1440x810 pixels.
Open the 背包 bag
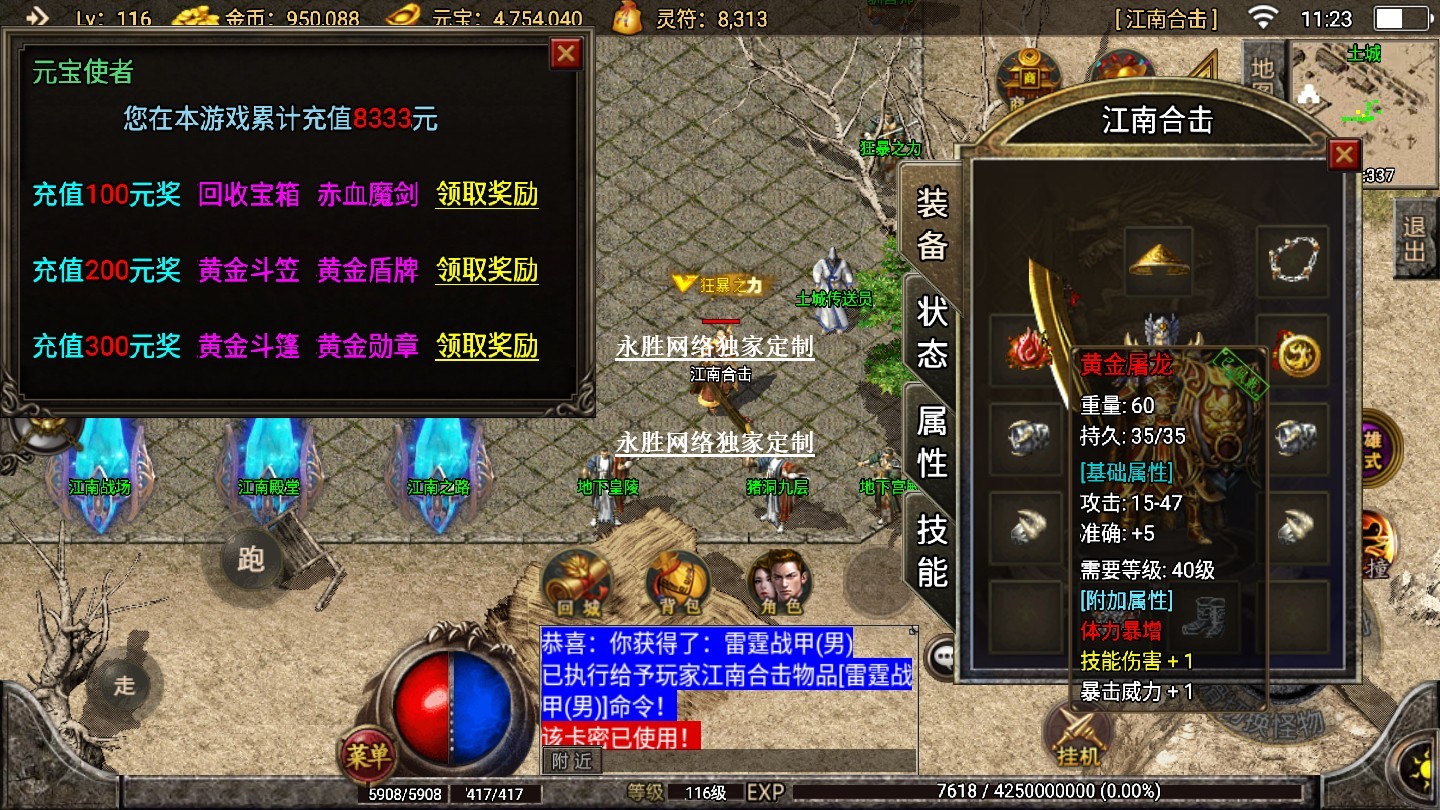tap(679, 583)
